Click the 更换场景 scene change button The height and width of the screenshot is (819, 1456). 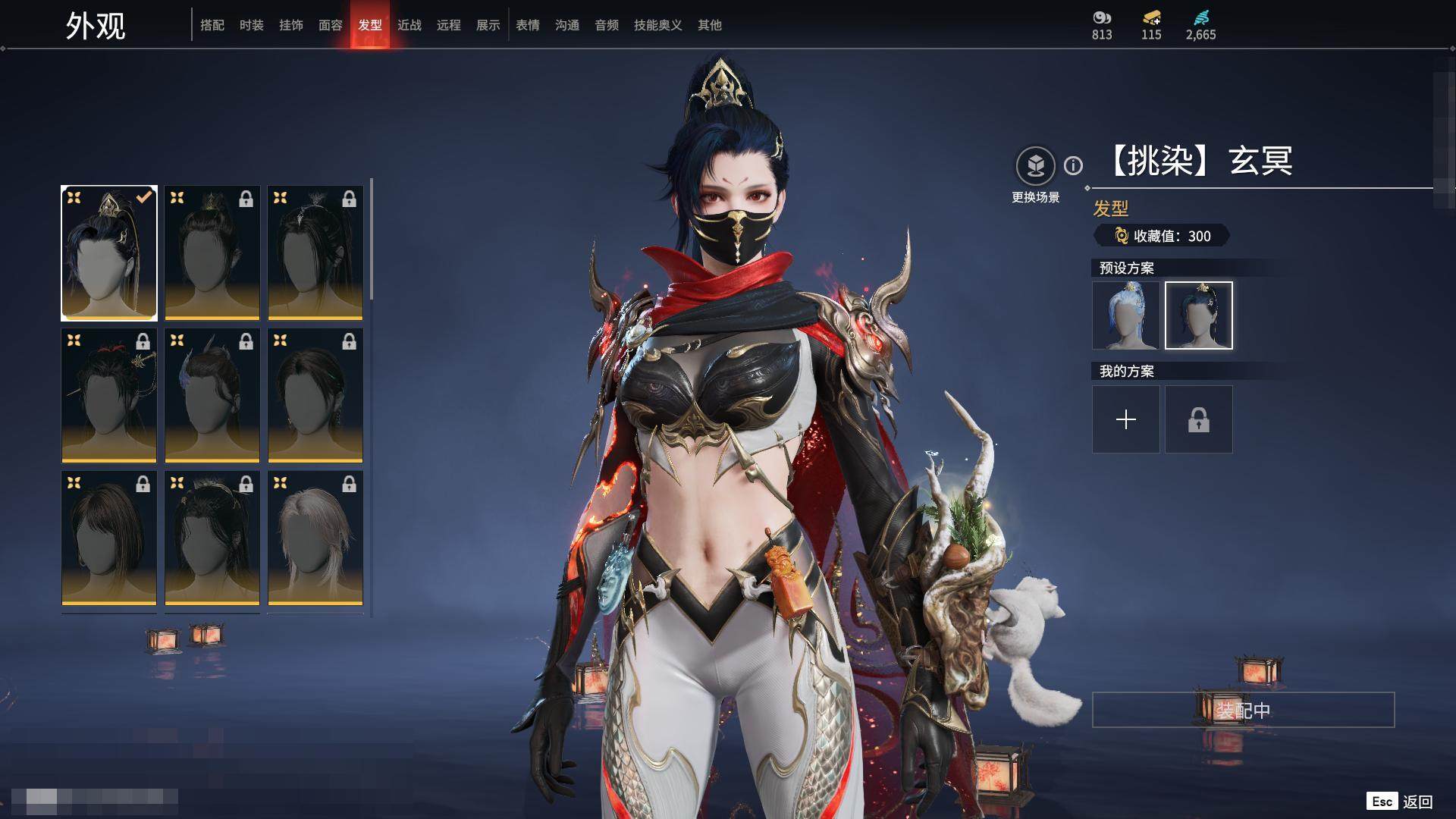(x=1035, y=166)
